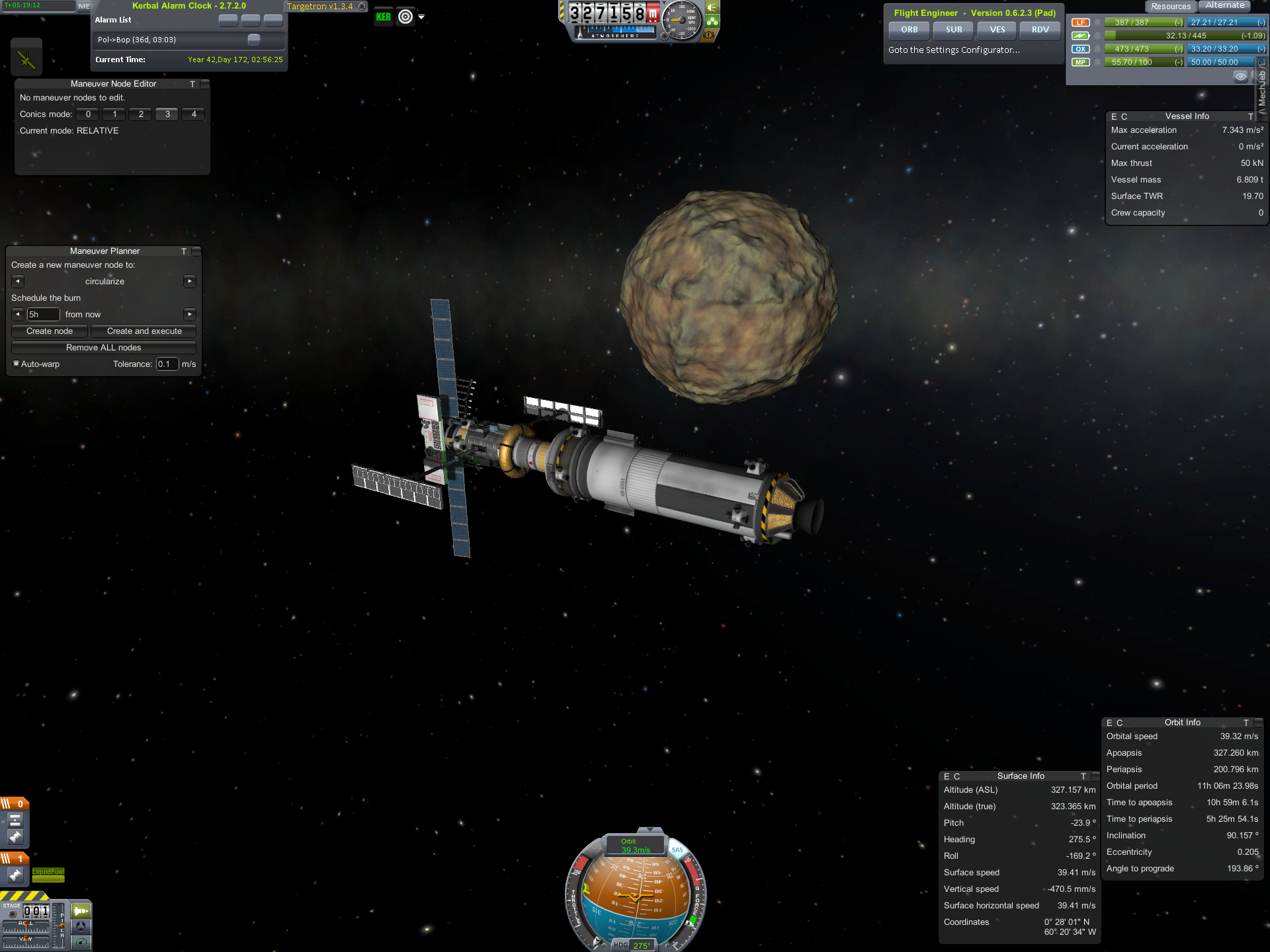Open the ORB panel in Flight Engineer
Screen dimensions: 1270x952
point(909,30)
